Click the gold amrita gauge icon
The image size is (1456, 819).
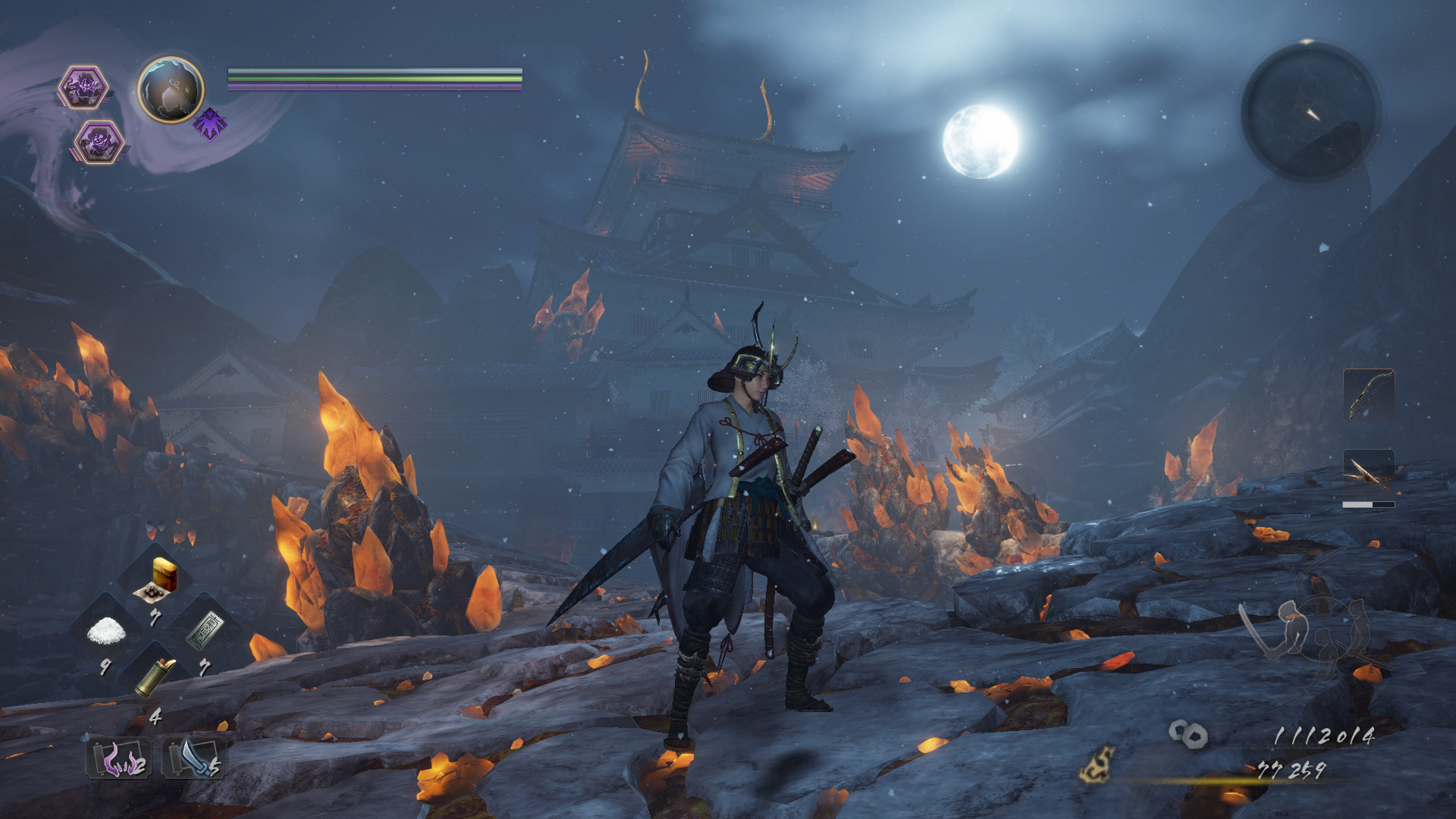point(1097,764)
